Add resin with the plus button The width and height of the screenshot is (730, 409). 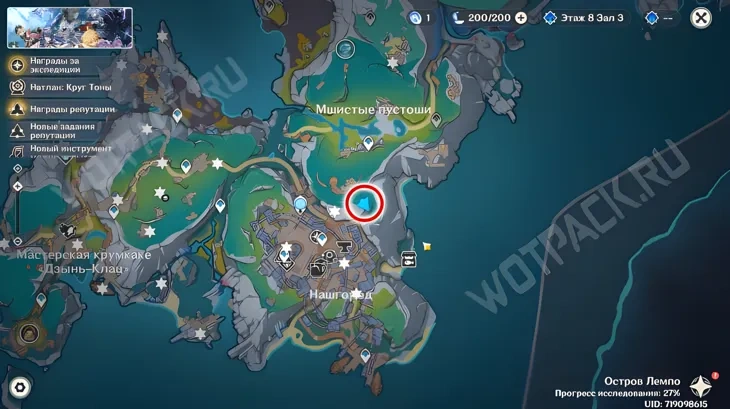click(521, 18)
